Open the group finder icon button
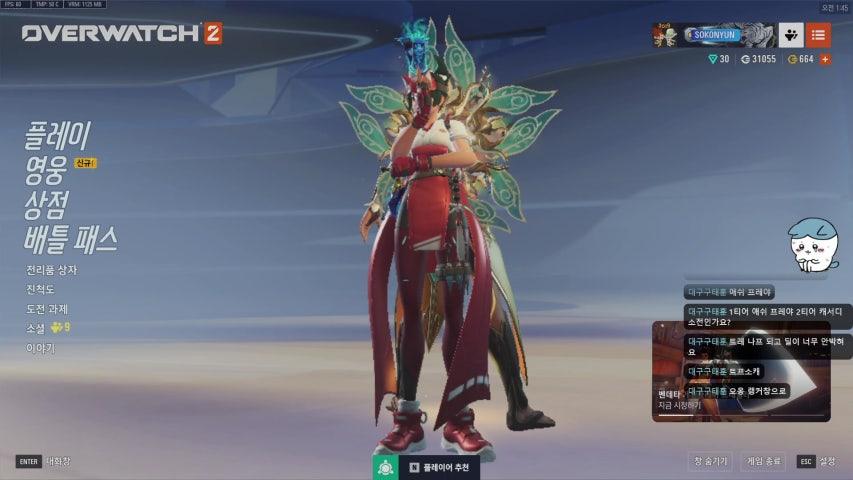The image size is (853, 480). 790,35
